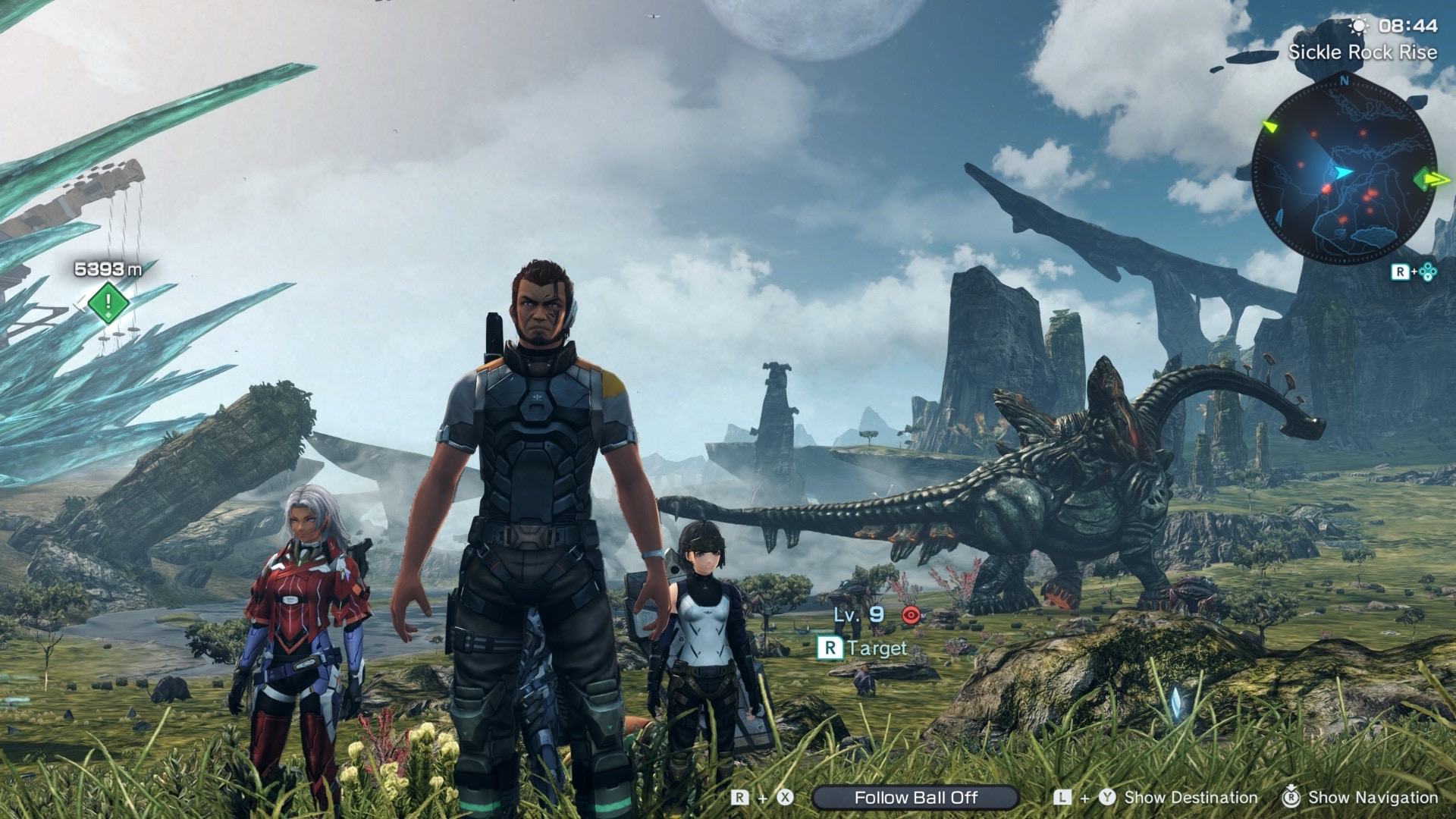The height and width of the screenshot is (819, 1456).
Task: Open the circular minimap
Action: (x=1343, y=171)
